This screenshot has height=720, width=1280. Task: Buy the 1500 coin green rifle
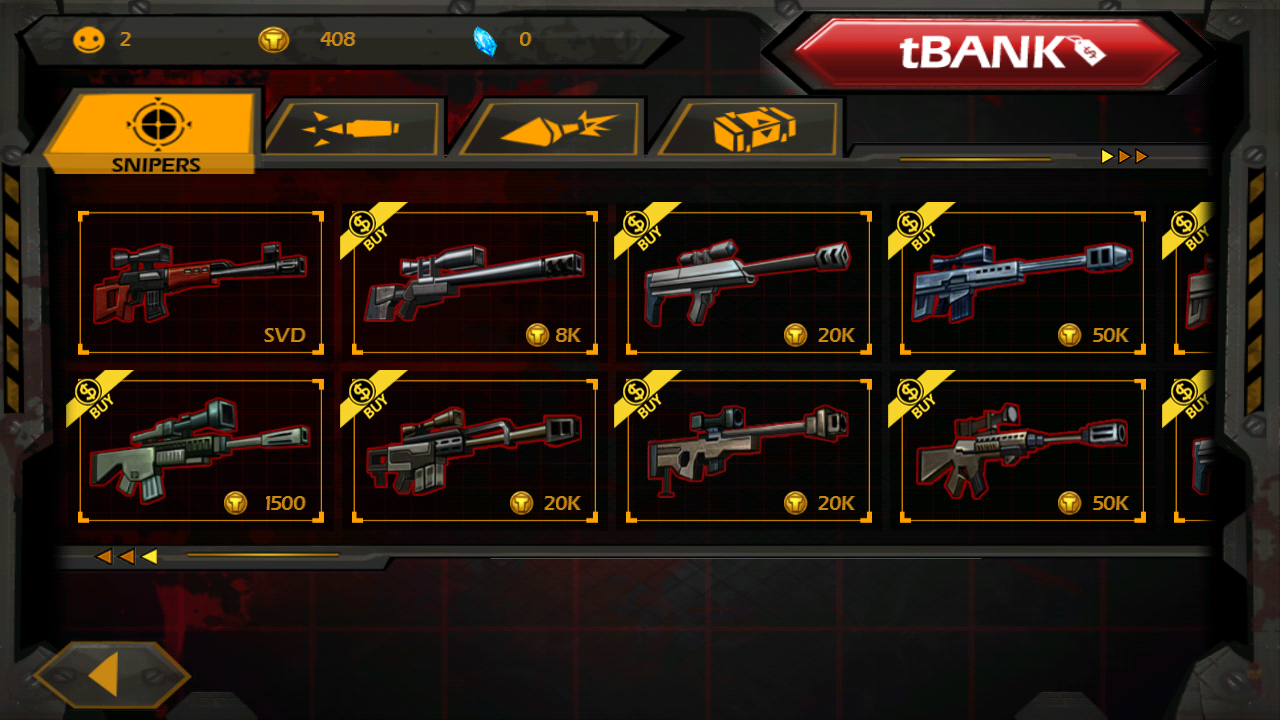point(201,451)
